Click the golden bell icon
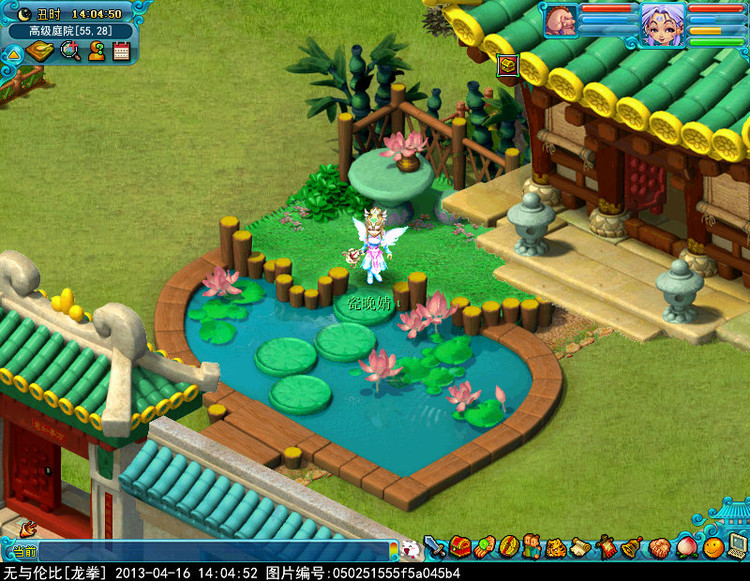 [632, 548]
